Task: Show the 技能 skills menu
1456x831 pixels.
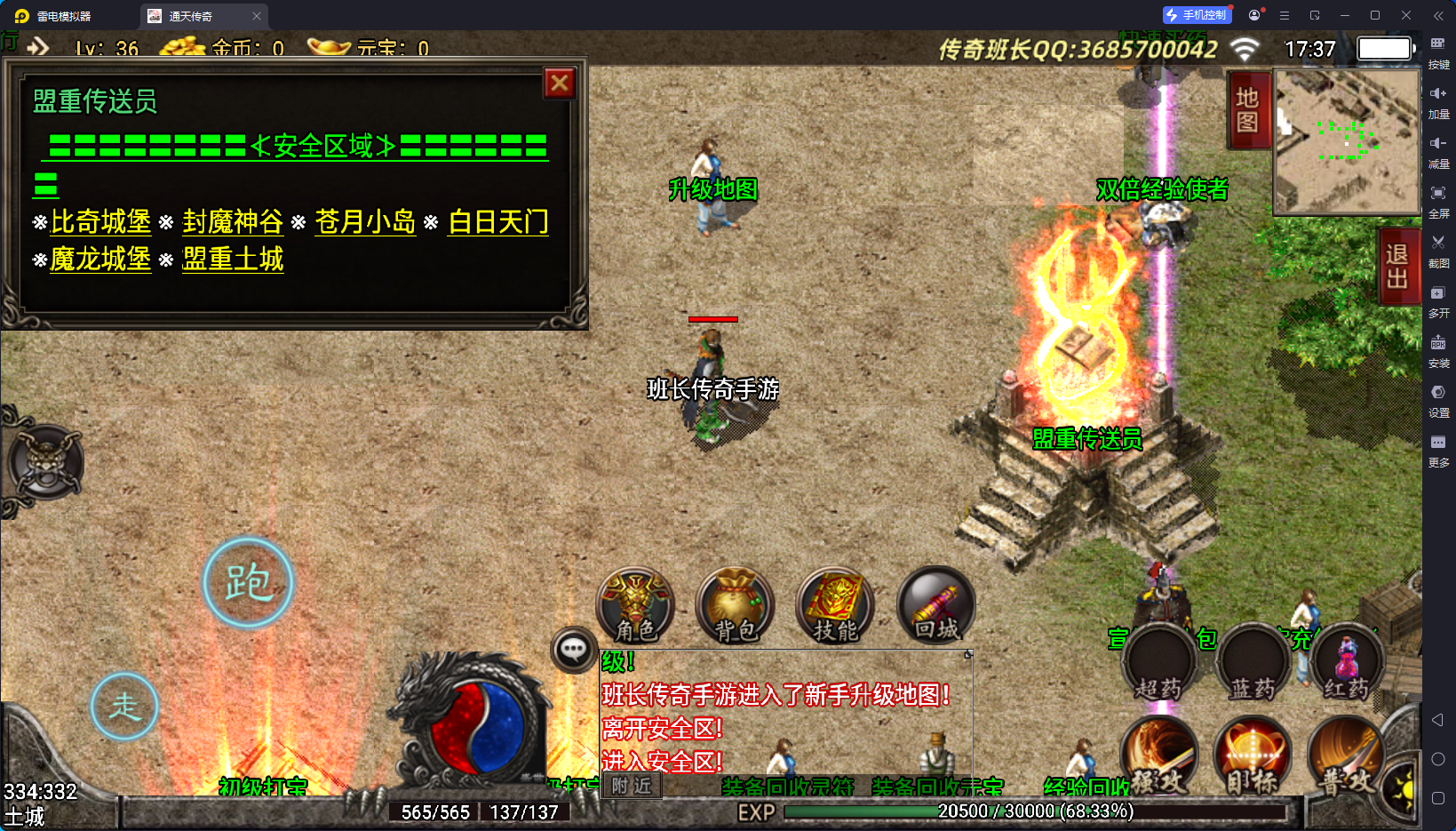Action: tap(835, 606)
